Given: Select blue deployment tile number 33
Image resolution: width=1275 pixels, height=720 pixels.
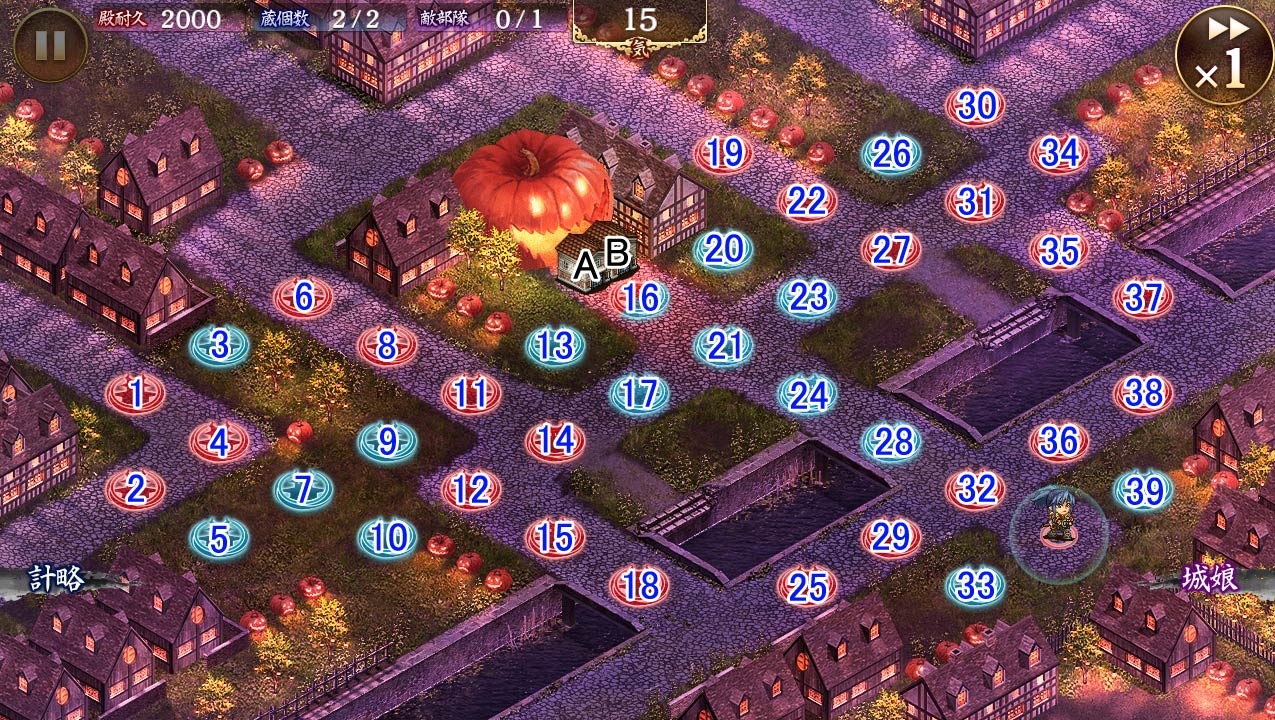Looking at the screenshot, I should (x=976, y=585).
